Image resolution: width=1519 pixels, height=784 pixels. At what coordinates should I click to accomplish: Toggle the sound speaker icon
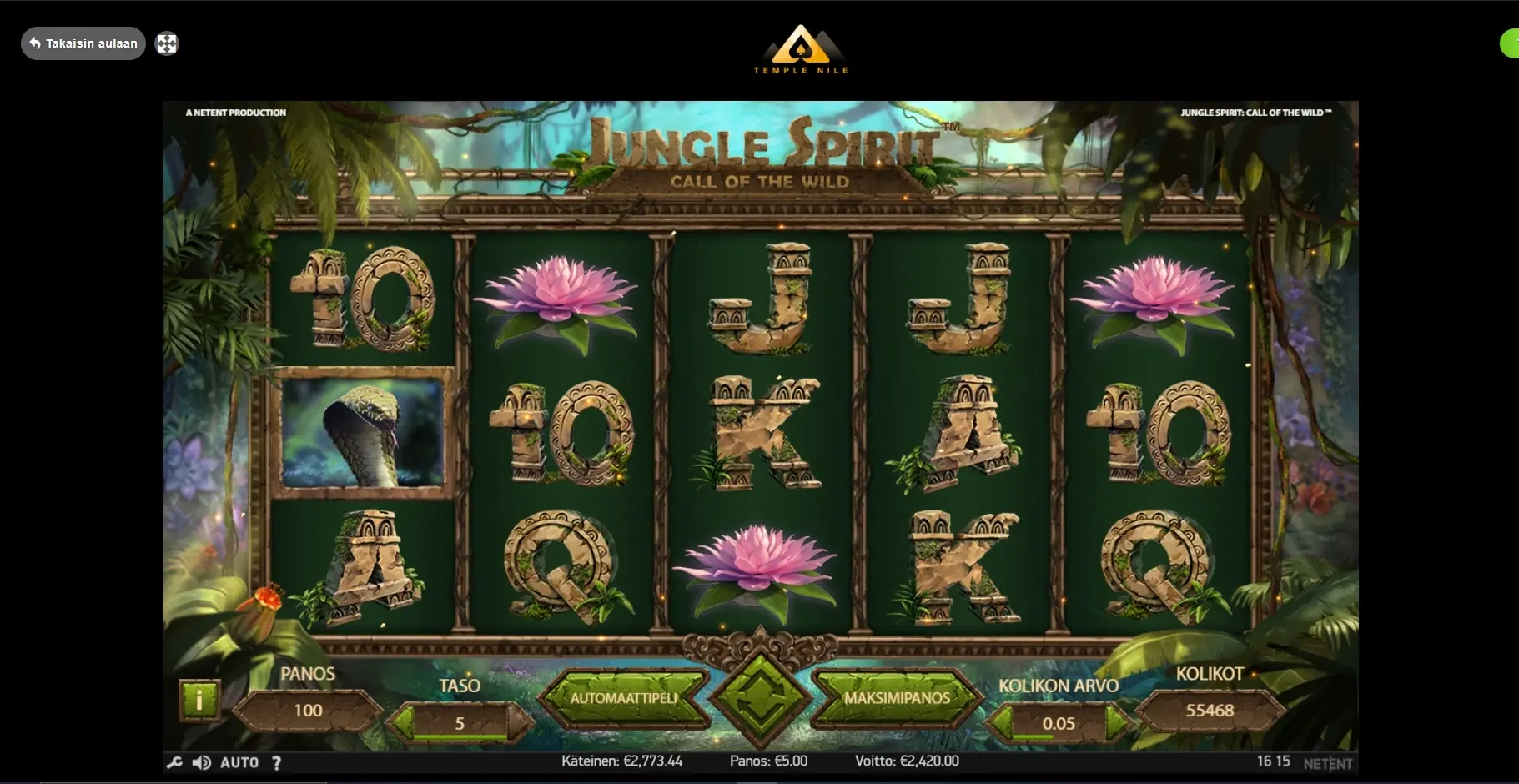pos(202,762)
